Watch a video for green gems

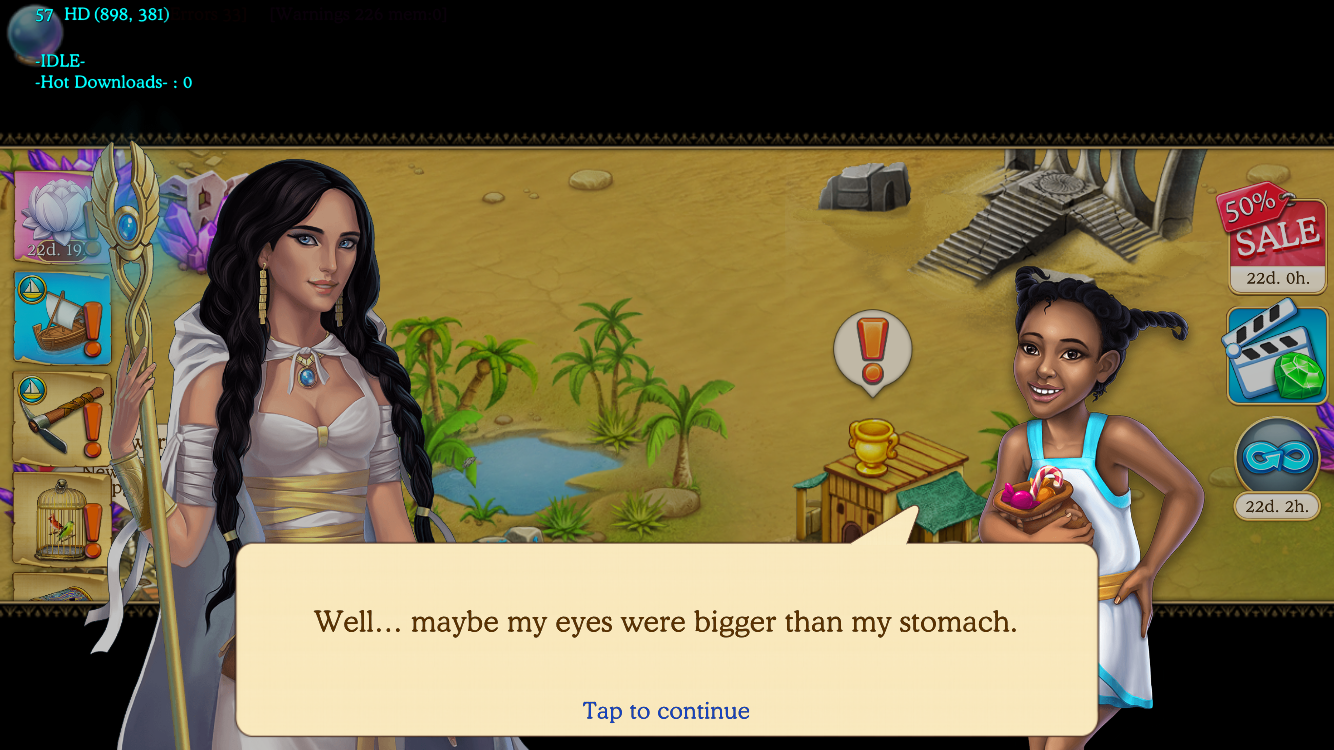click(x=1277, y=355)
